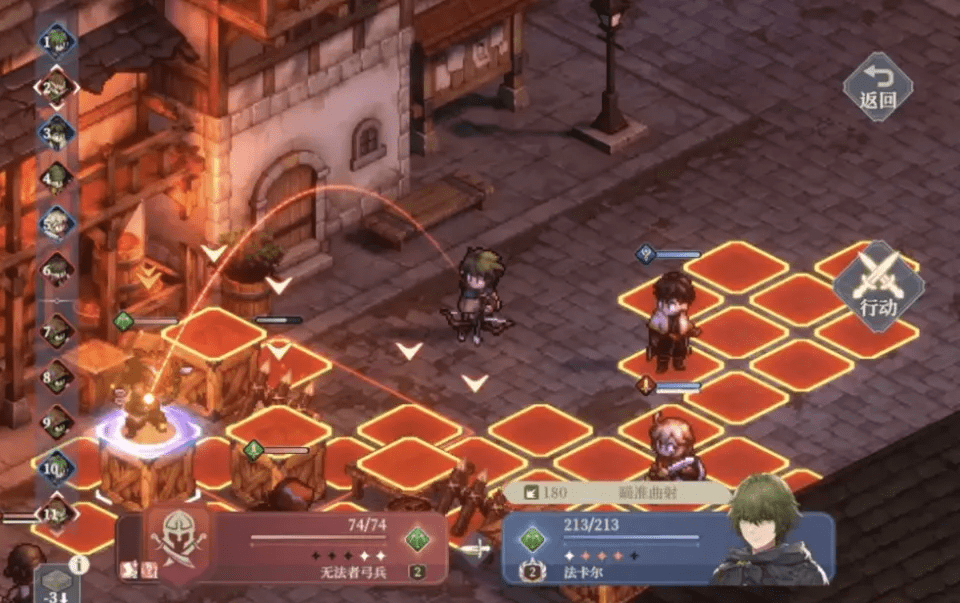Select turn order portrait number 11
960x603 pixels.
coord(58,514)
